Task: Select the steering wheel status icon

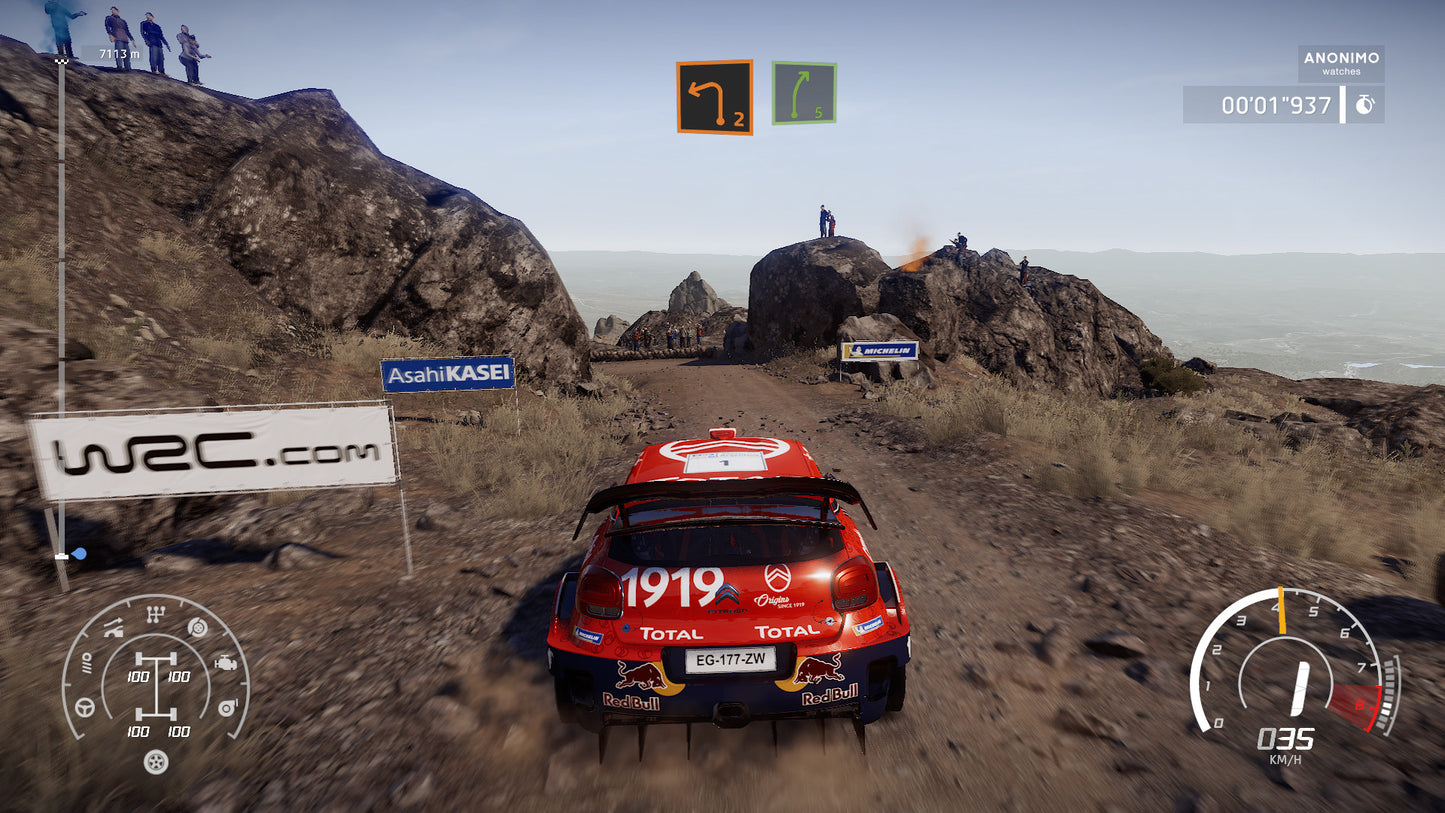Action: pos(84,707)
